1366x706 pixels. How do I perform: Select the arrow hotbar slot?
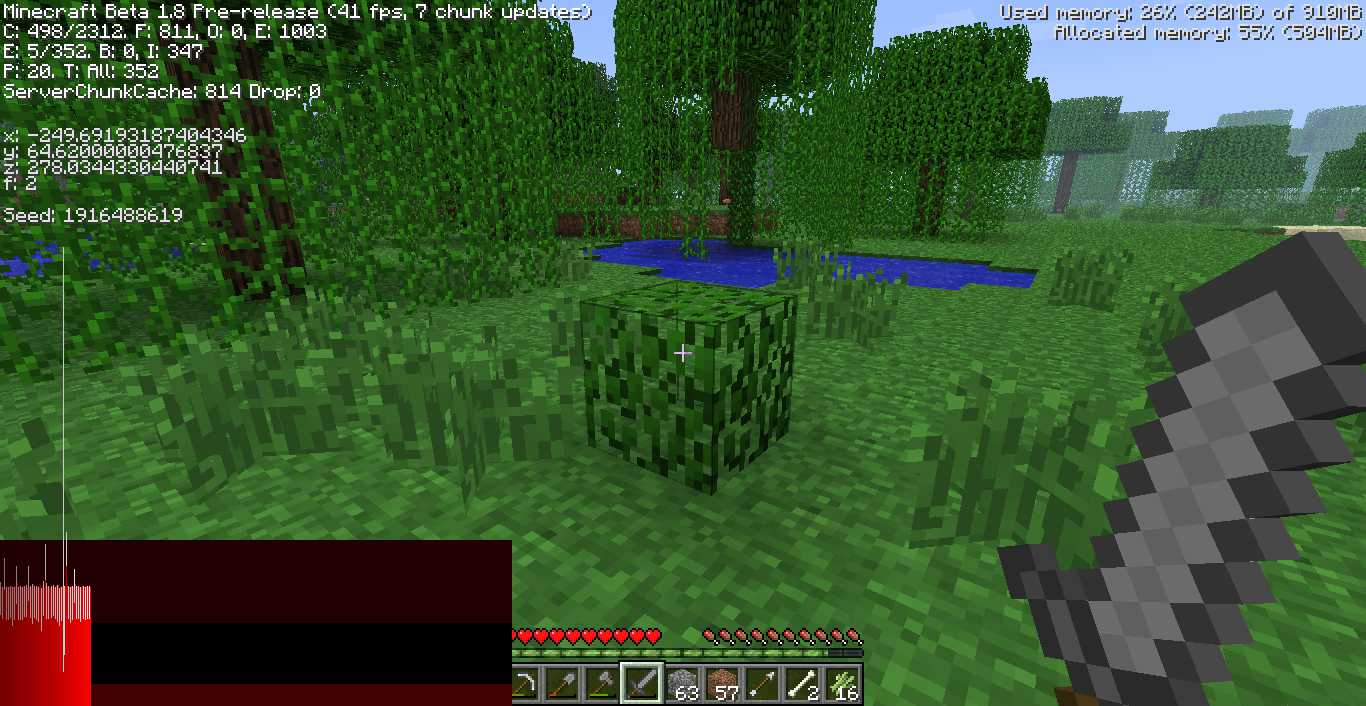tap(763, 685)
